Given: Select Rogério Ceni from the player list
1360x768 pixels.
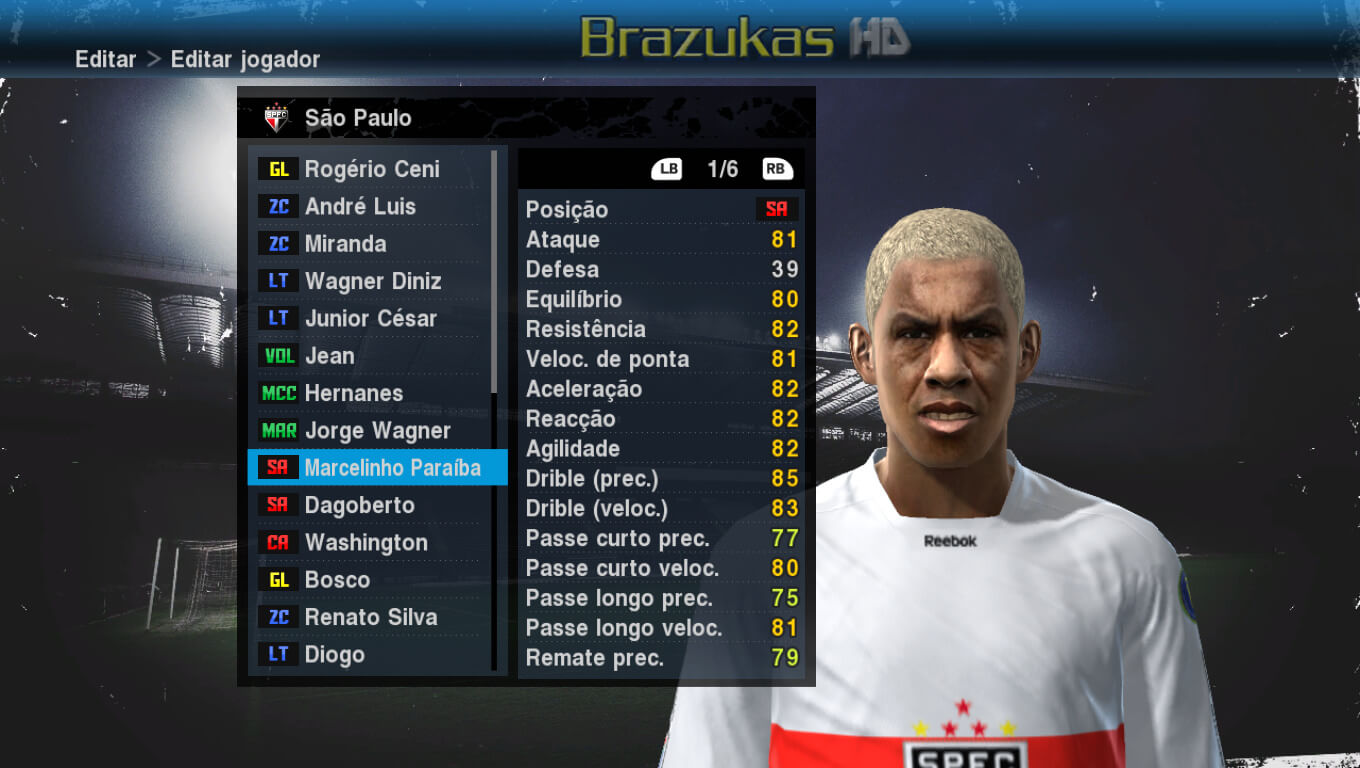Looking at the screenshot, I should tap(371, 169).
